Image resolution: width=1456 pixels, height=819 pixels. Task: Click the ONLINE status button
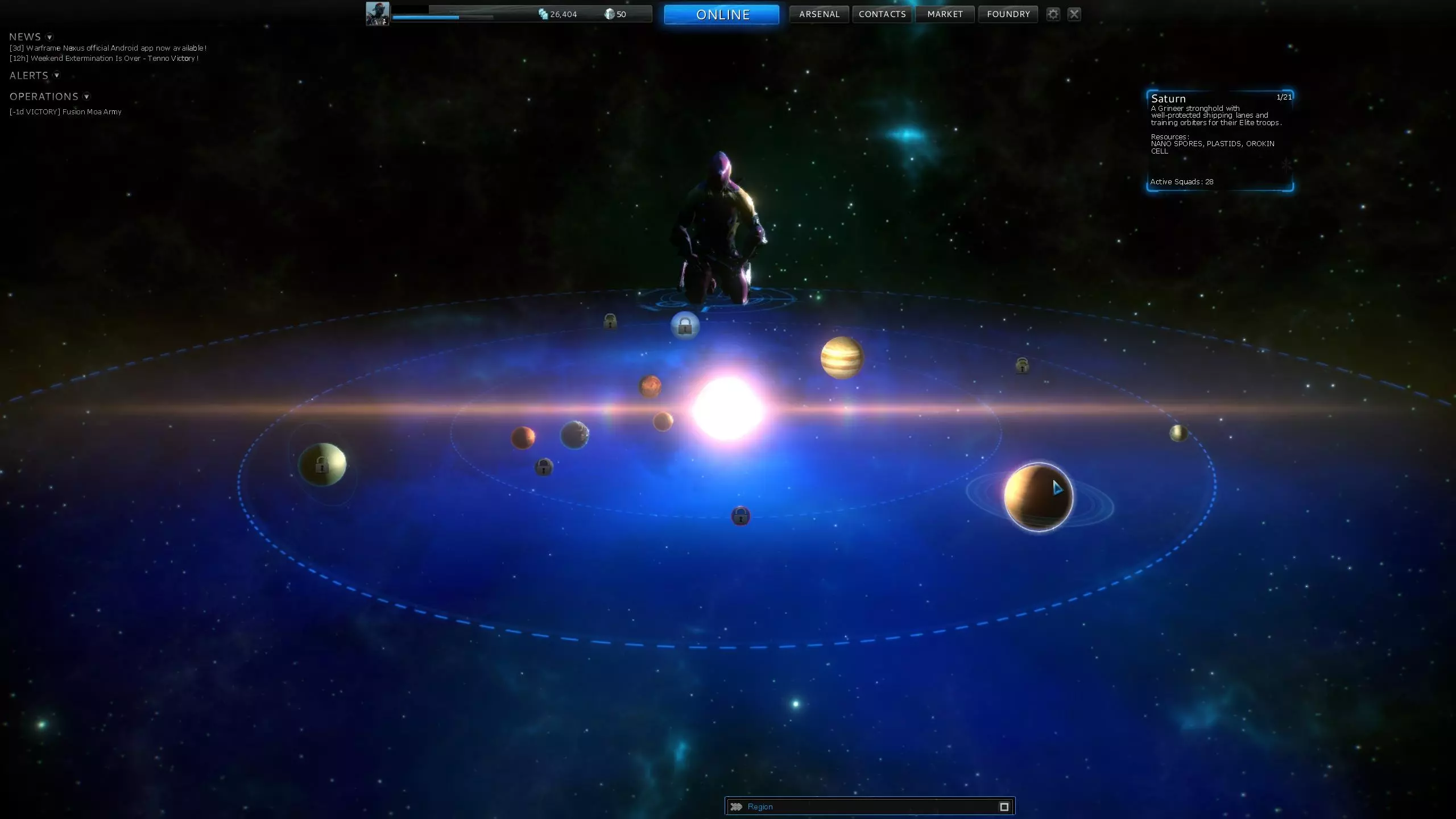[x=721, y=14]
